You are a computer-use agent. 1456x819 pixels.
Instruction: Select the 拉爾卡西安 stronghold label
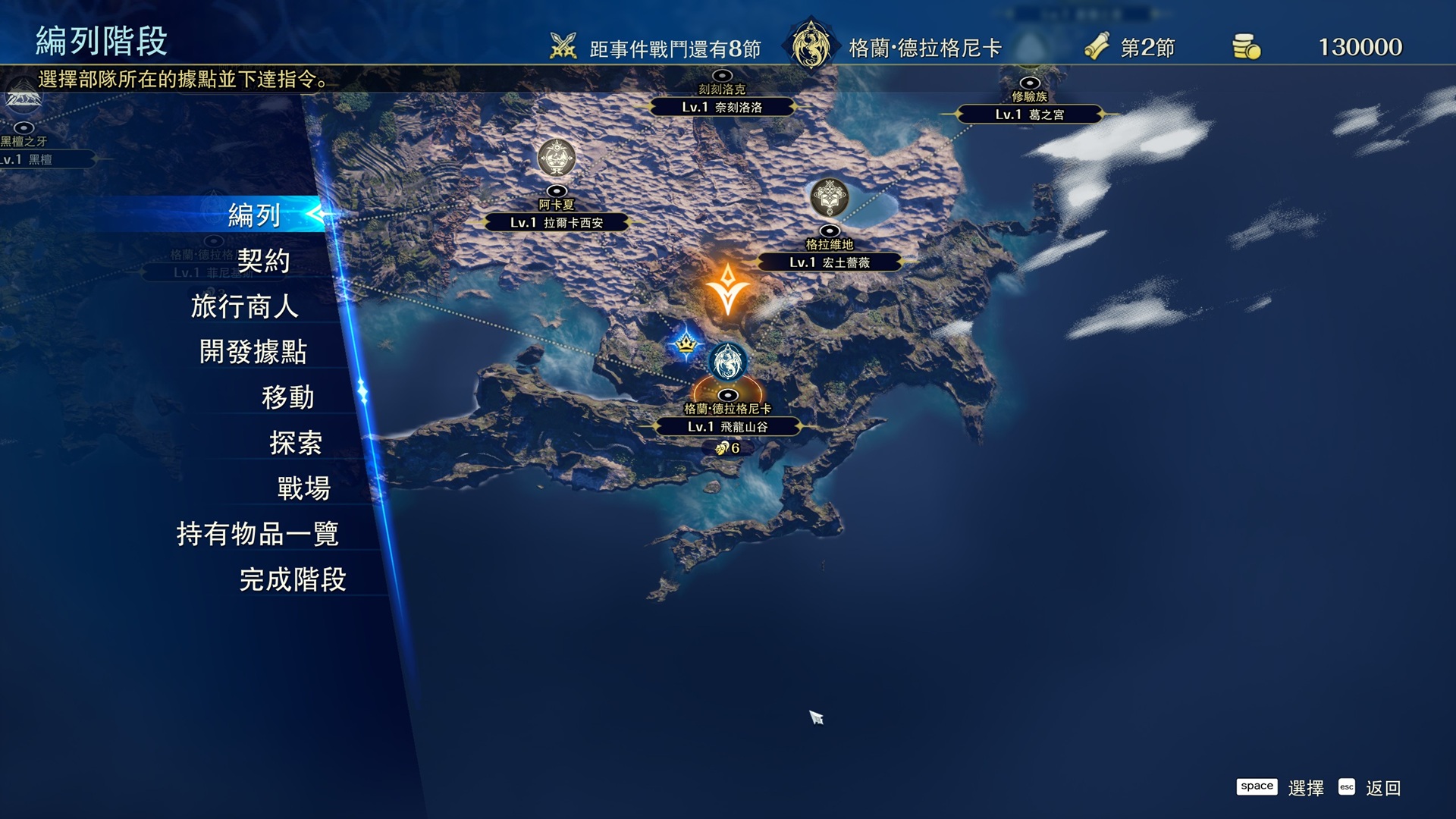[x=557, y=222]
